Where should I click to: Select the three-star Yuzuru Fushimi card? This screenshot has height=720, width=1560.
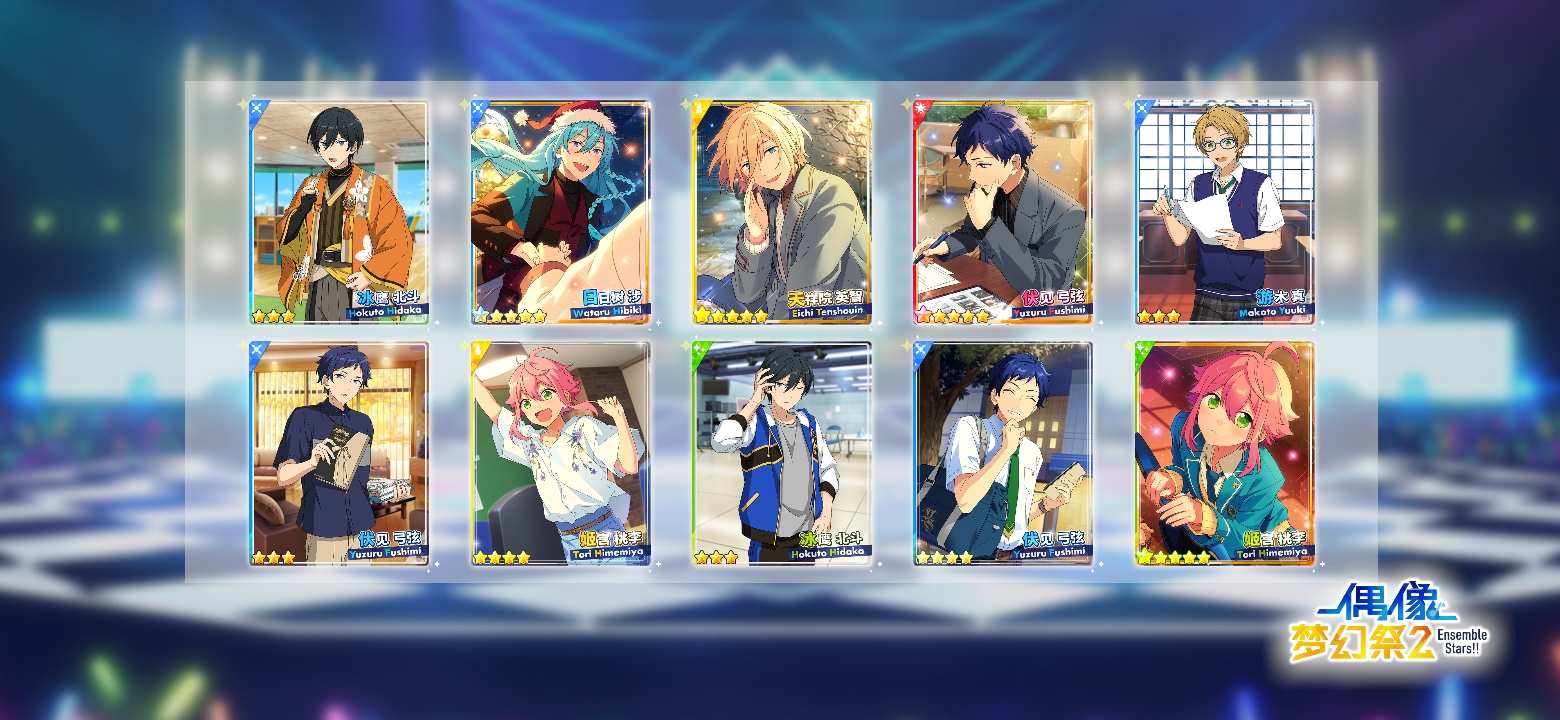tap(339, 454)
